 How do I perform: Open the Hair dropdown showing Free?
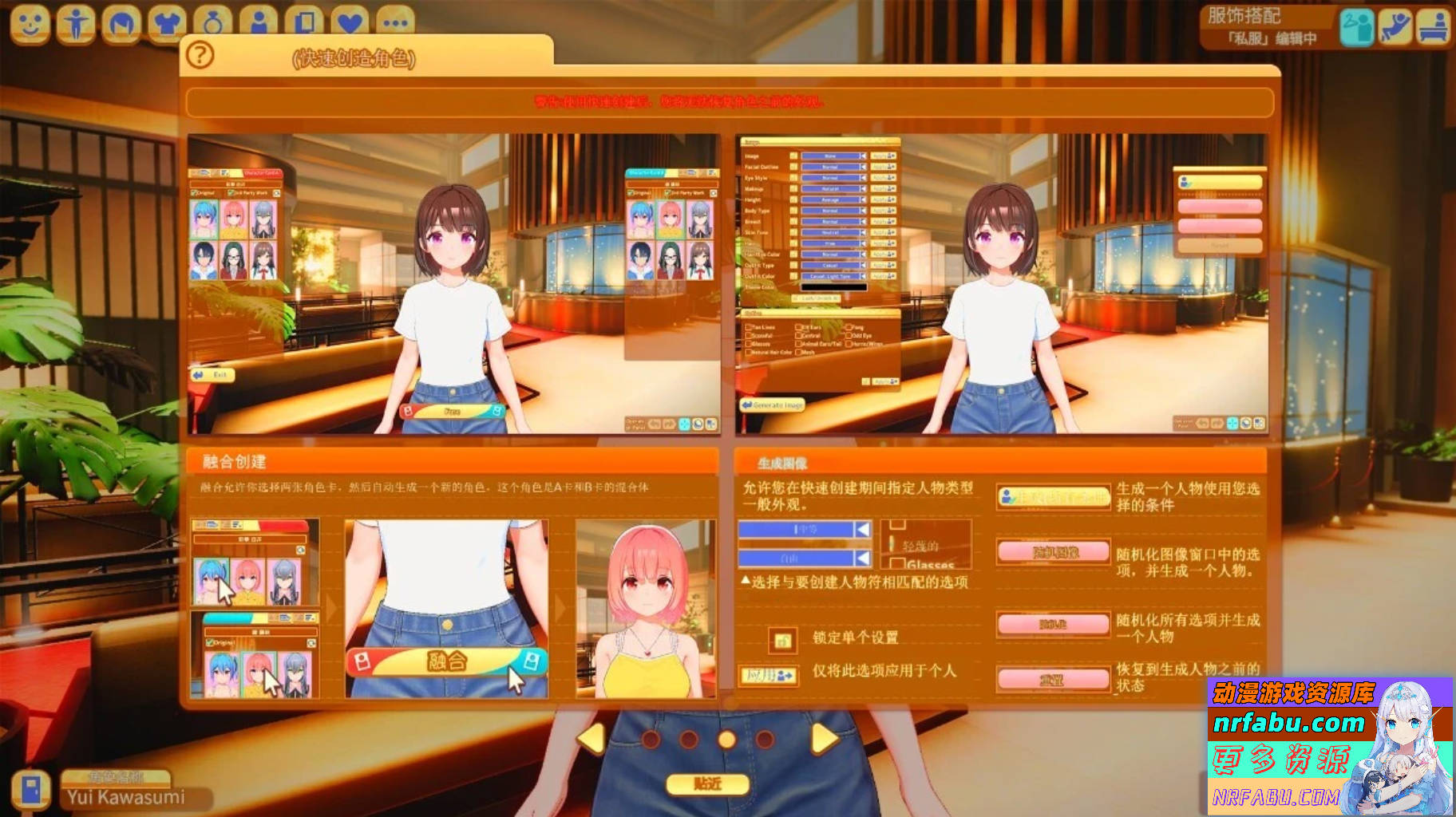click(x=829, y=243)
